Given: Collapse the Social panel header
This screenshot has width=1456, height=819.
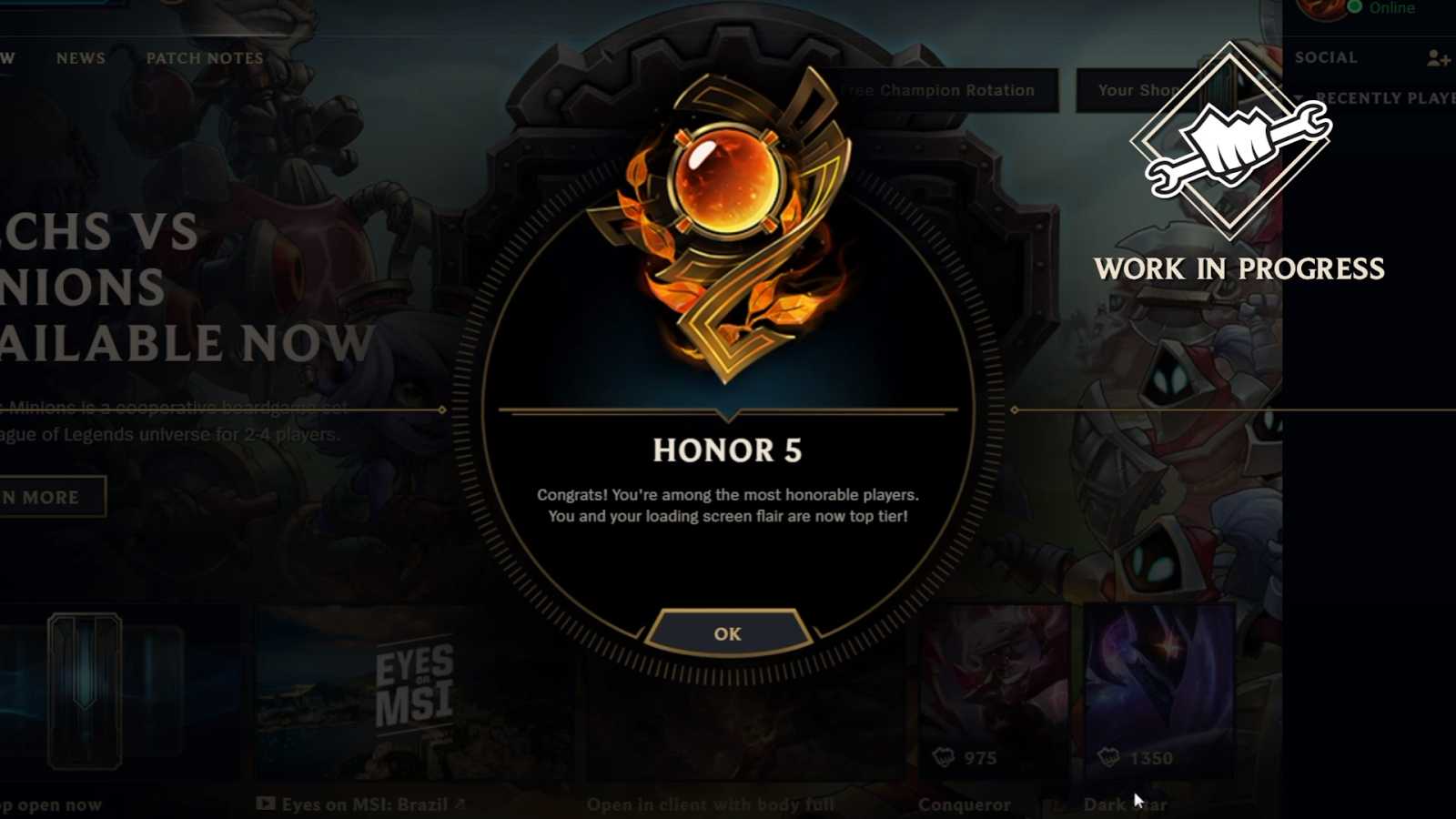Looking at the screenshot, I should tap(1326, 57).
